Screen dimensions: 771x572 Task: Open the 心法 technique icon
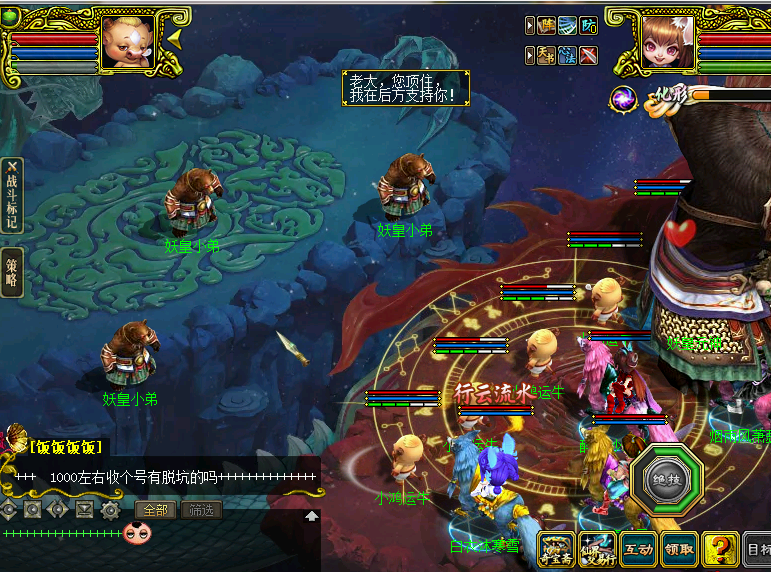(568, 56)
